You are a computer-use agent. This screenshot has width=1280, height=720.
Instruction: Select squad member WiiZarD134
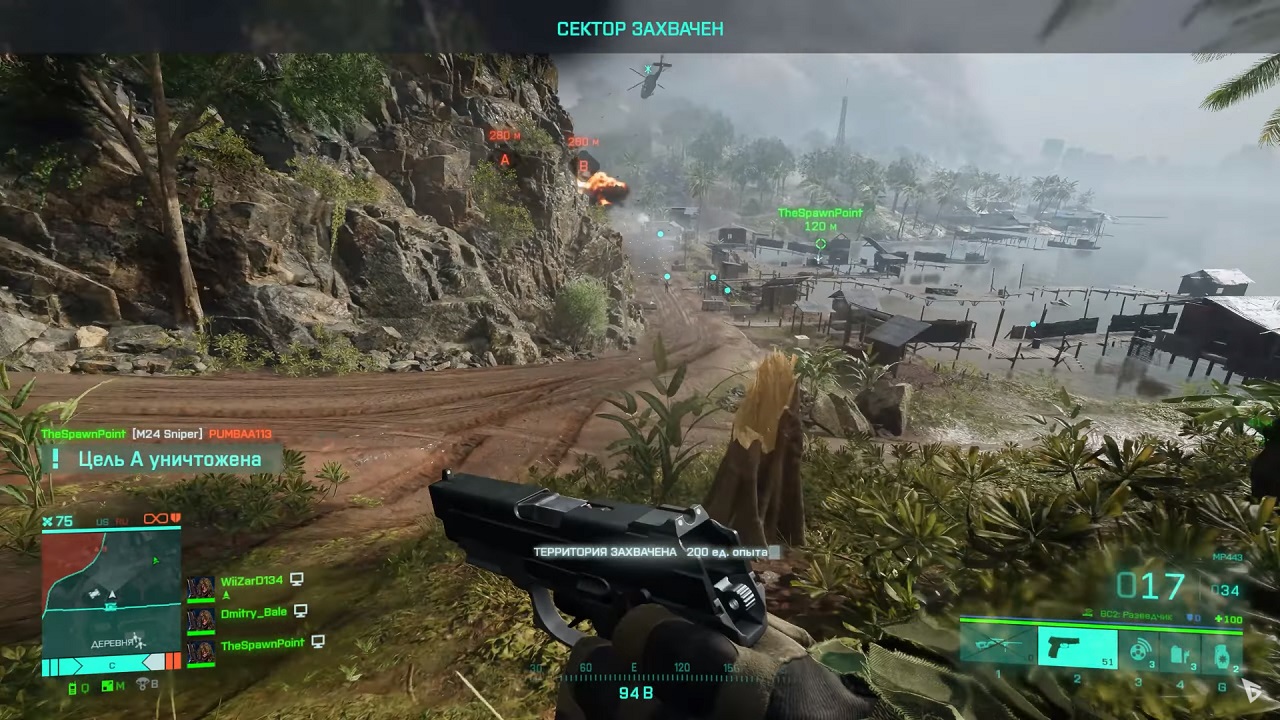[251, 580]
